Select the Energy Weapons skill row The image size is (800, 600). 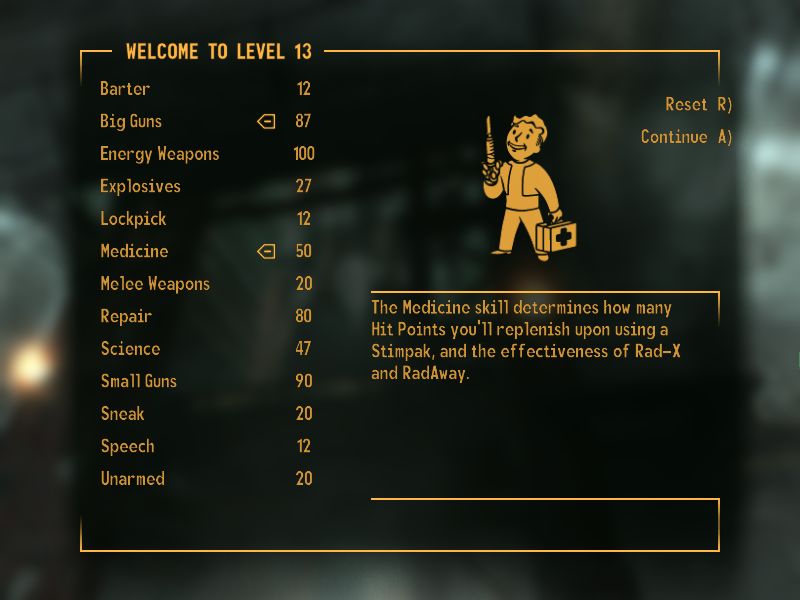pos(159,154)
